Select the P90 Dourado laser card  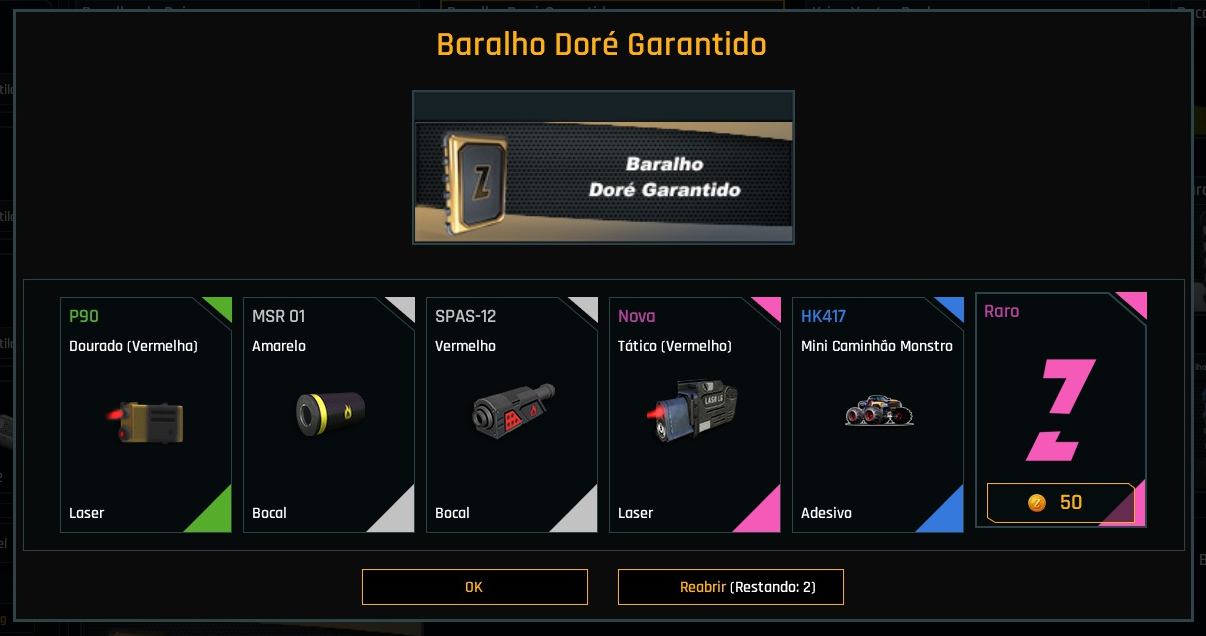click(146, 414)
